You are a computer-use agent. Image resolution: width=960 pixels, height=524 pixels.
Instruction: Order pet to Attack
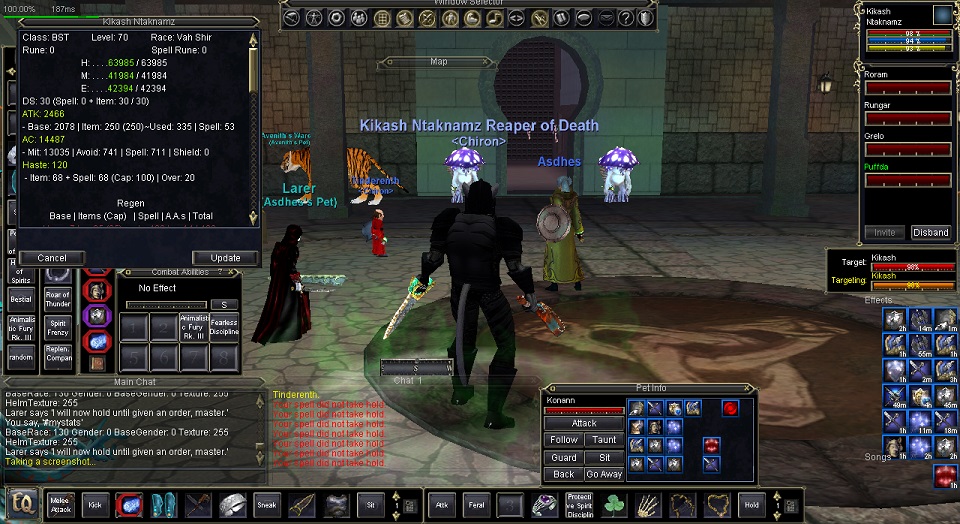(584, 424)
